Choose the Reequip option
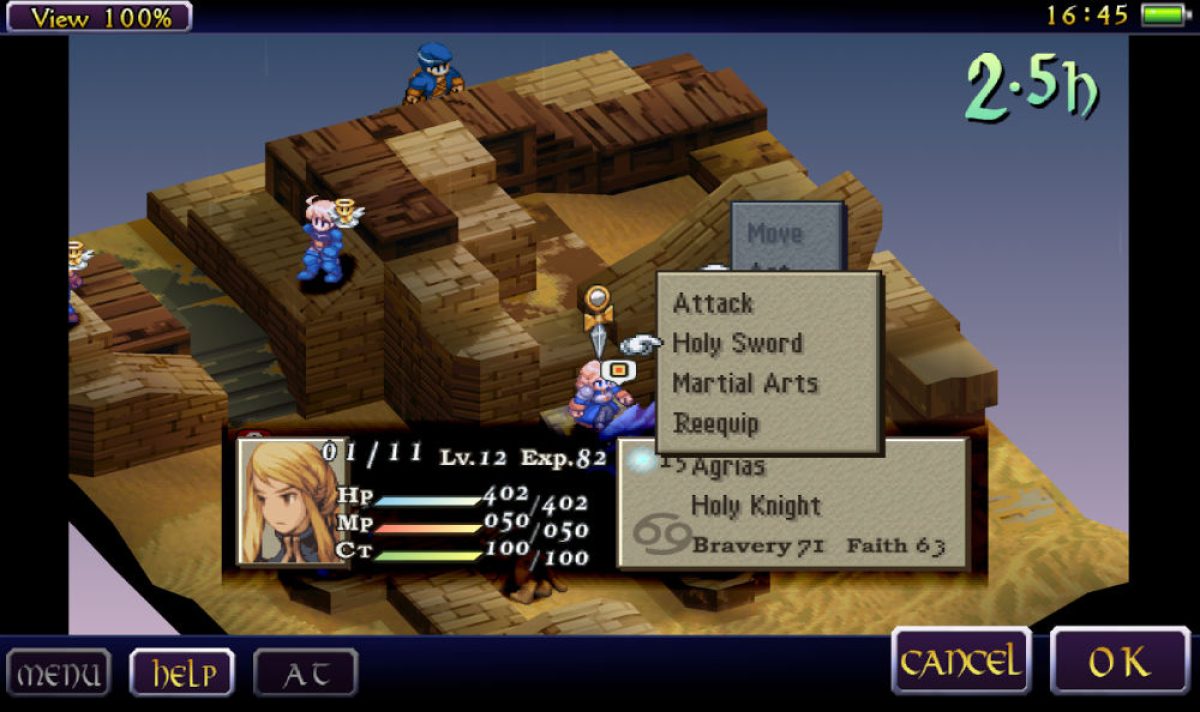The width and height of the screenshot is (1200, 712). (716, 423)
